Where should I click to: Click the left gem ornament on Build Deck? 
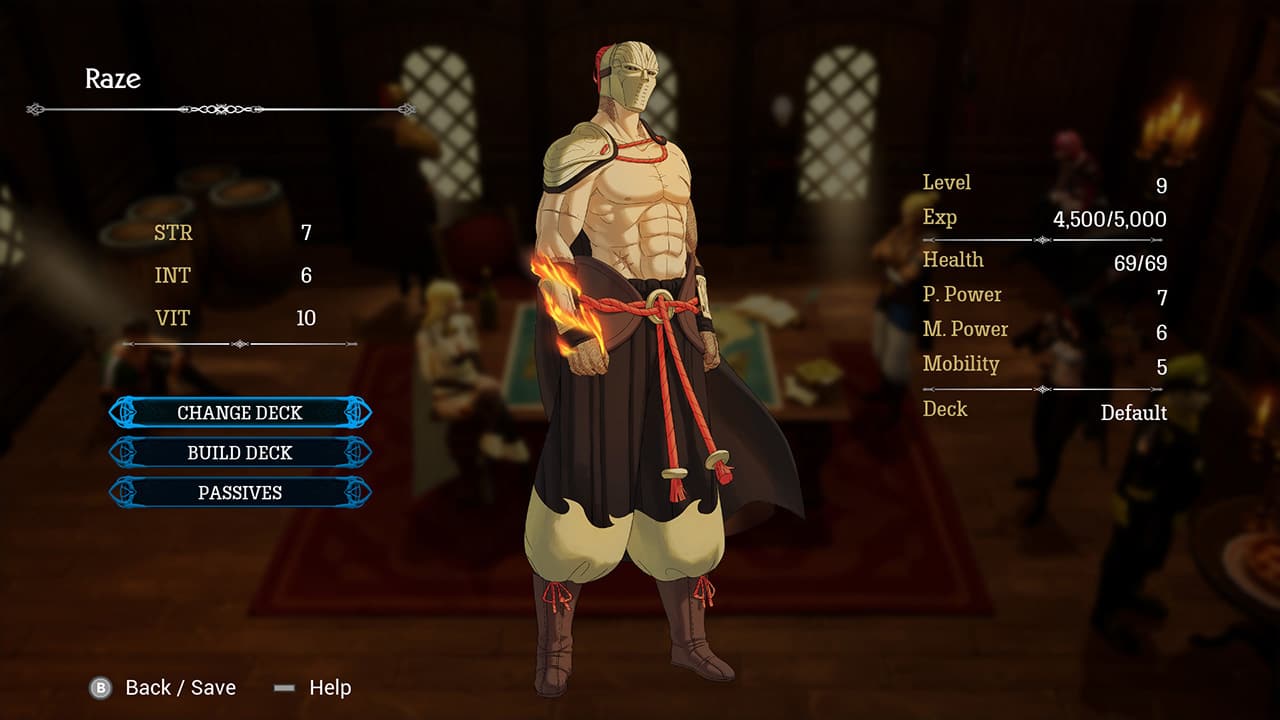pyautogui.click(x=122, y=452)
